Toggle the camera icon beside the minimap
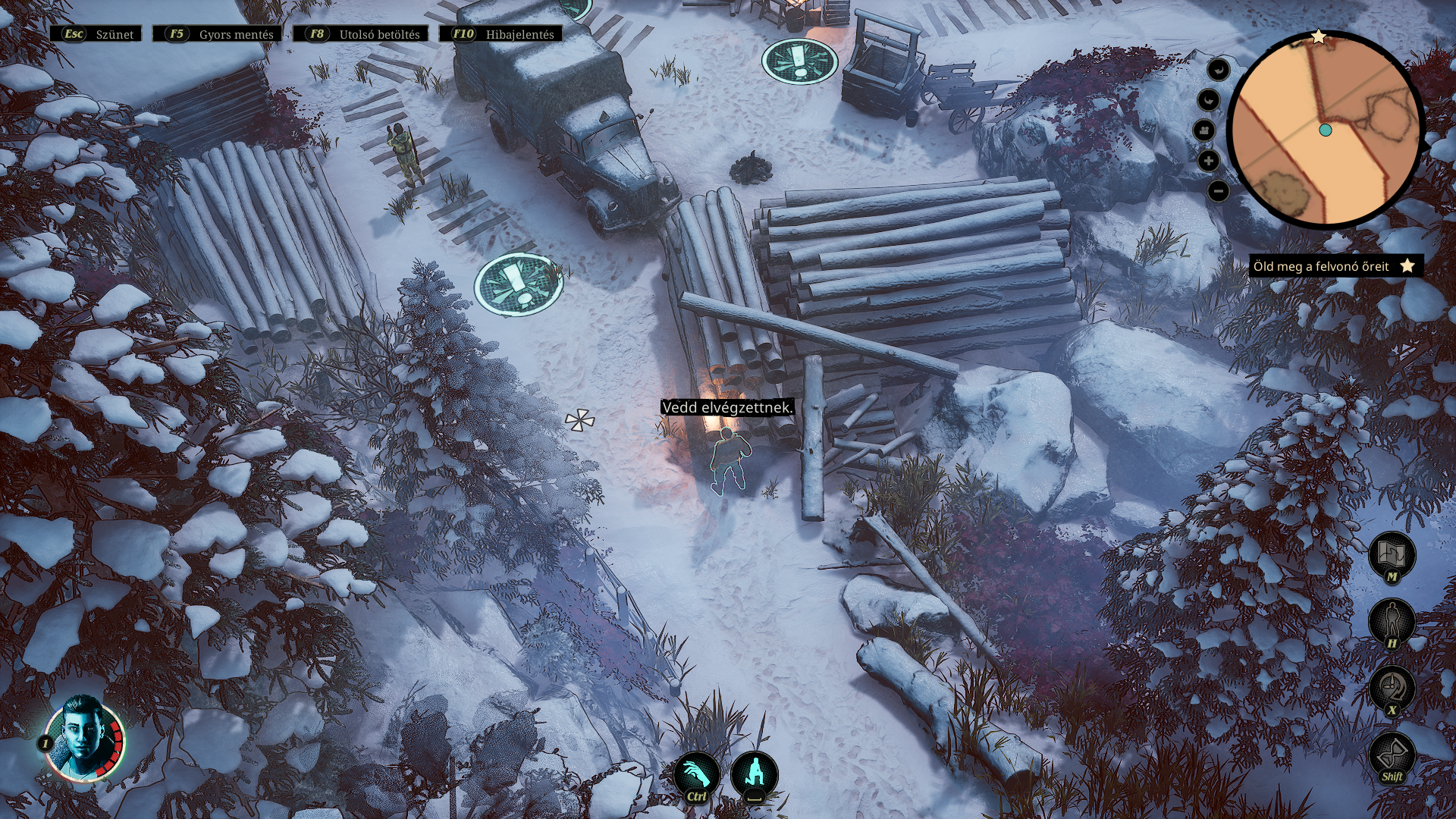 click(1204, 130)
